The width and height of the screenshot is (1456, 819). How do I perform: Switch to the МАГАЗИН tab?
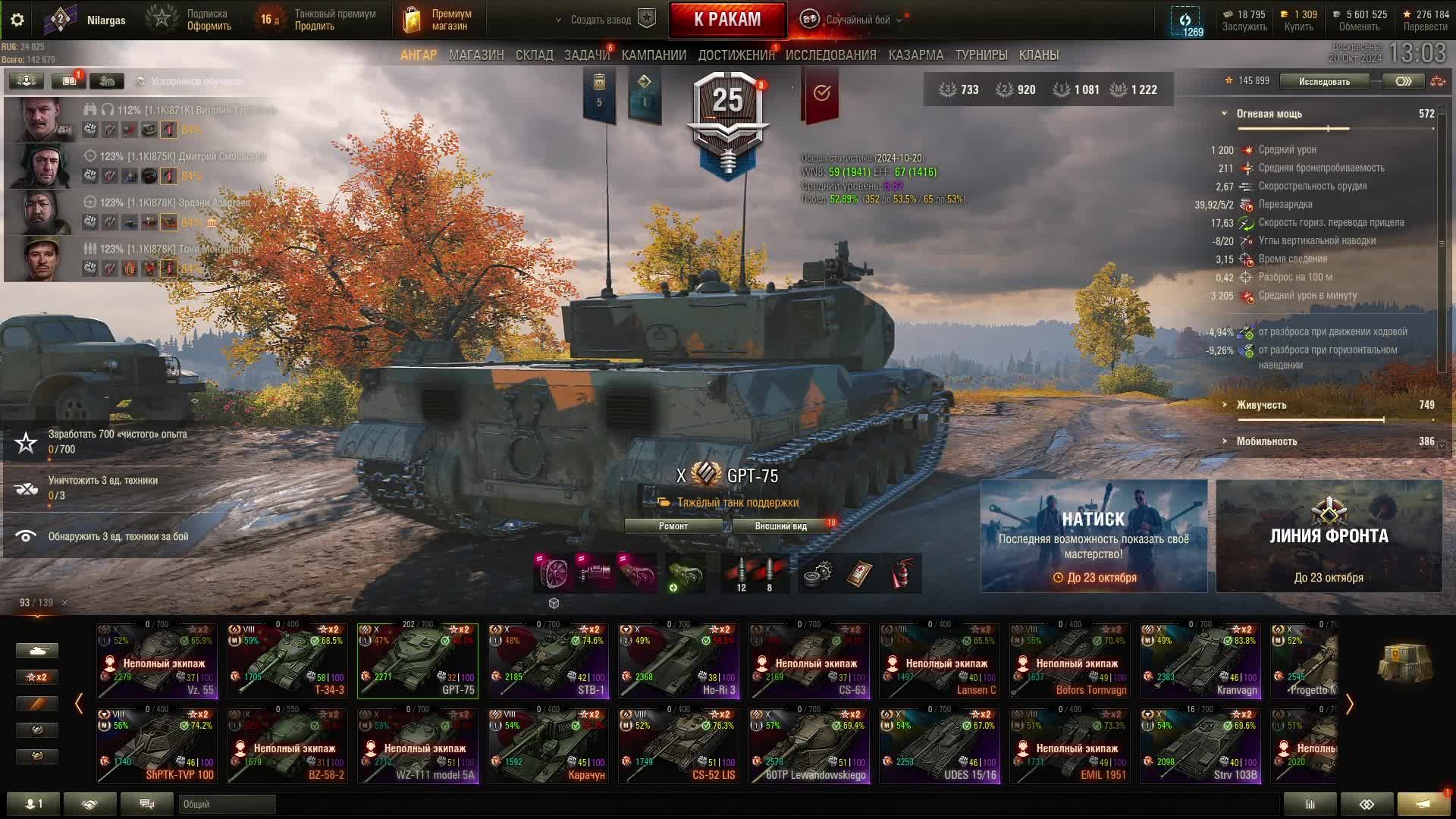(475, 55)
